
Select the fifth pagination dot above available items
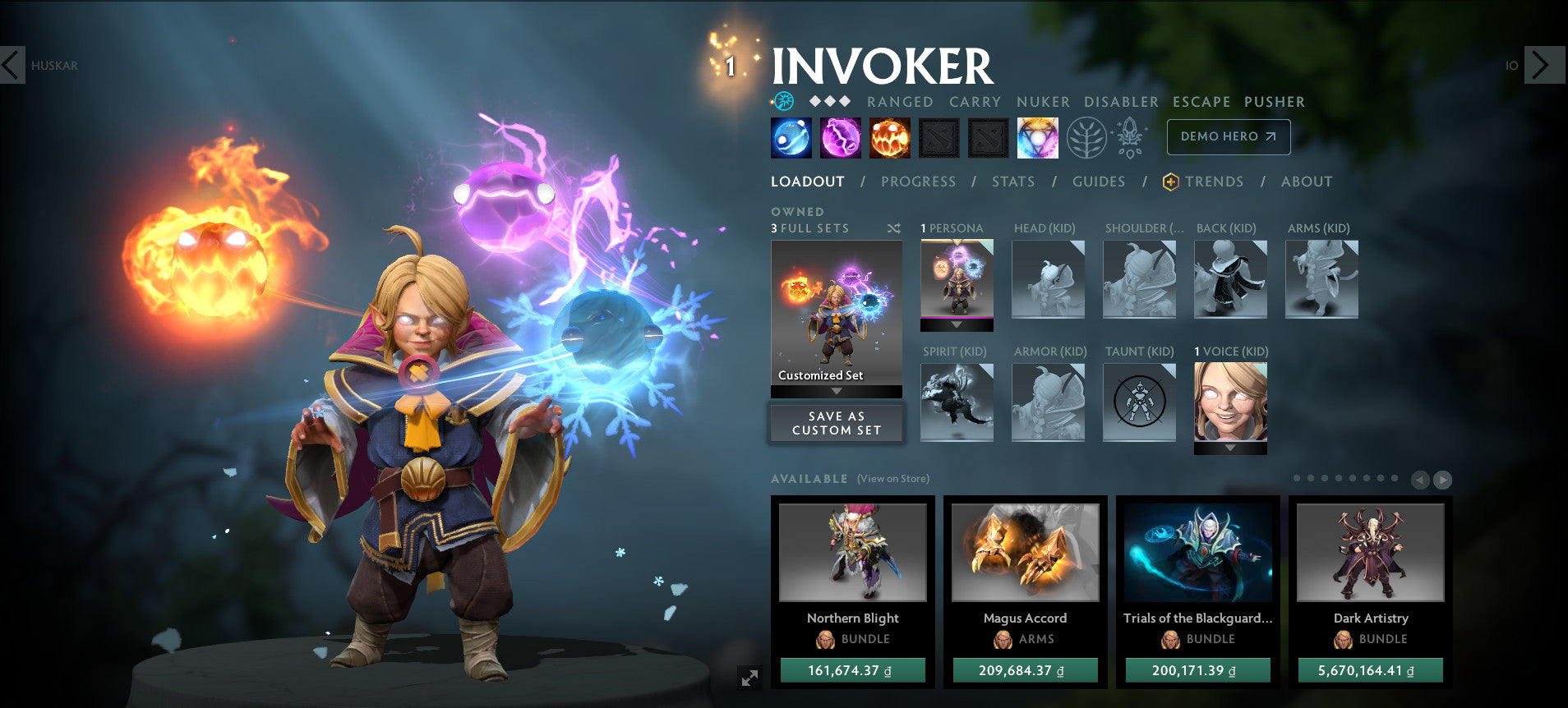[x=1352, y=478]
